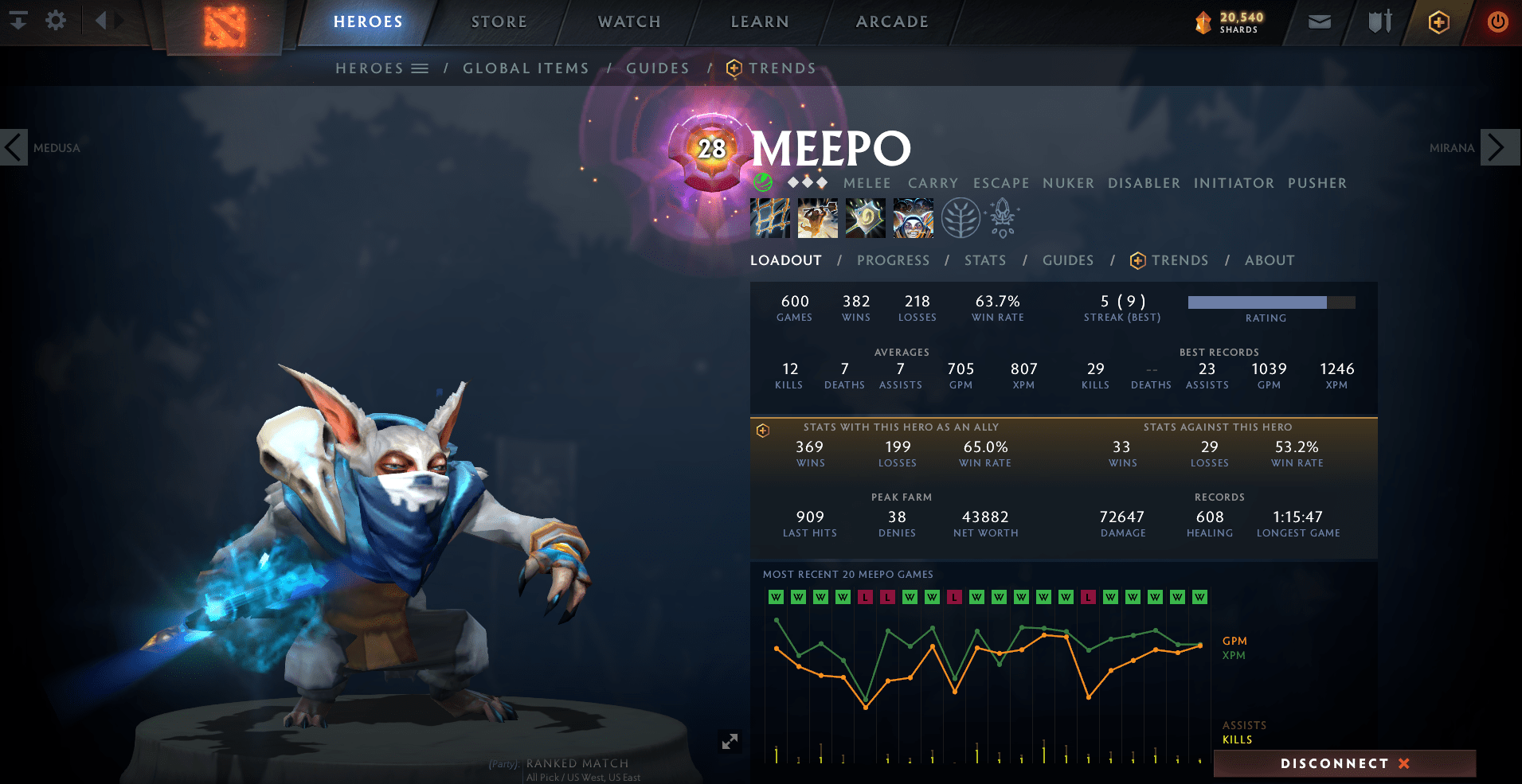The image size is (1522, 784).
Task: Go to the Learn tab
Action: coord(760,22)
